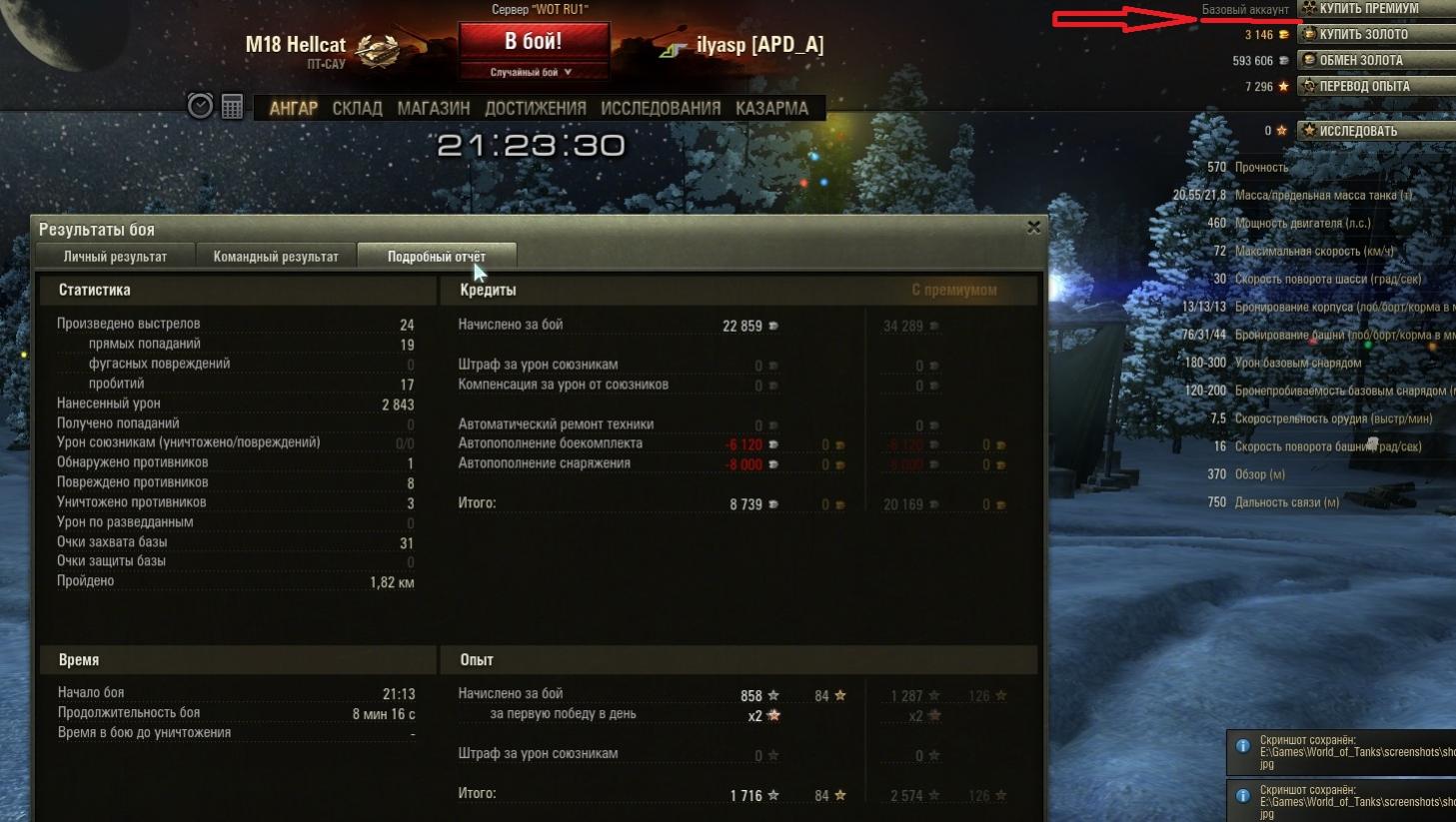Click the clock icon beside the calculator
The height and width of the screenshot is (822, 1456).
pos(200,106)
